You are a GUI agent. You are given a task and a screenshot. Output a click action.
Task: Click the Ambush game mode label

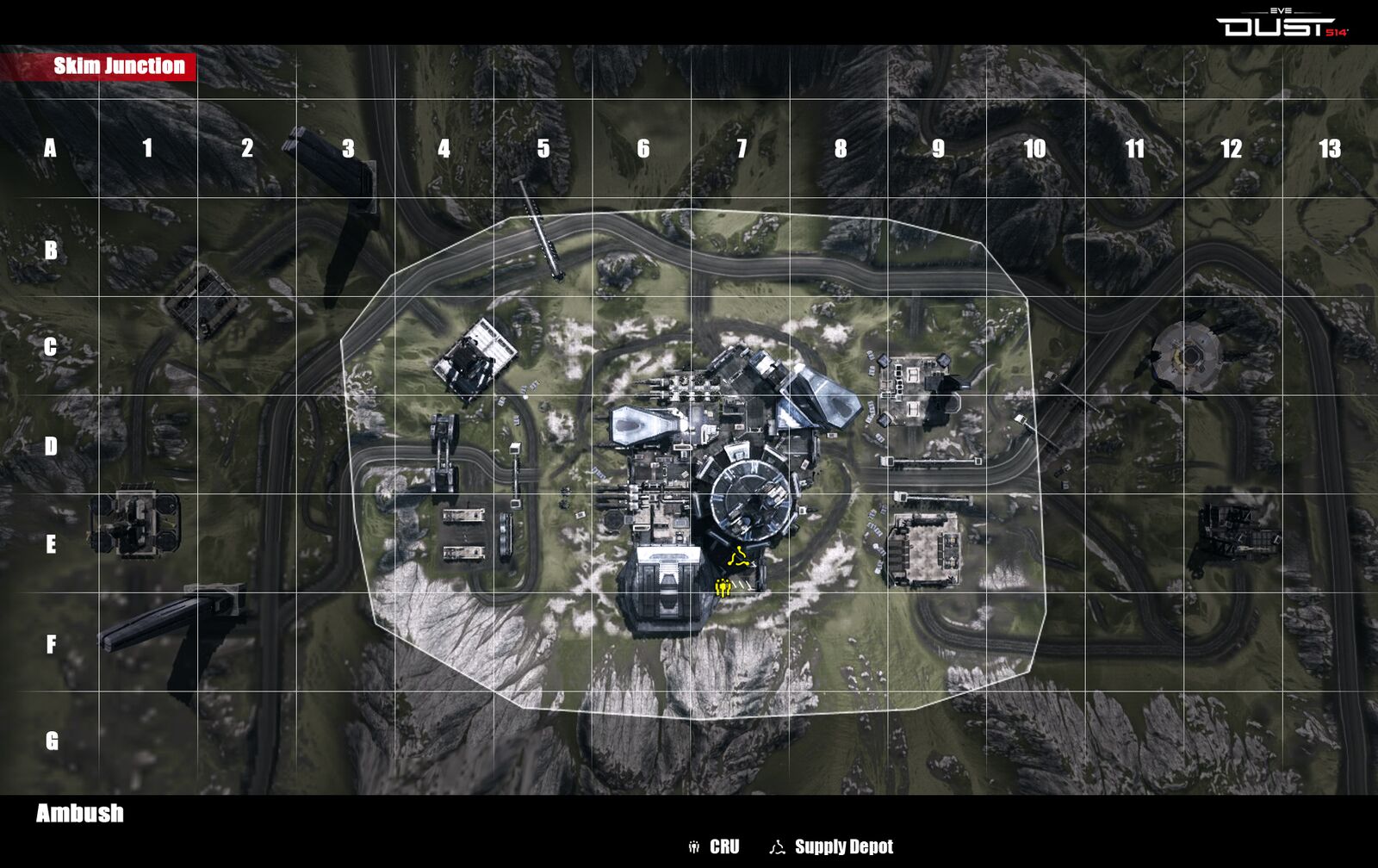[x=80, y=814]
